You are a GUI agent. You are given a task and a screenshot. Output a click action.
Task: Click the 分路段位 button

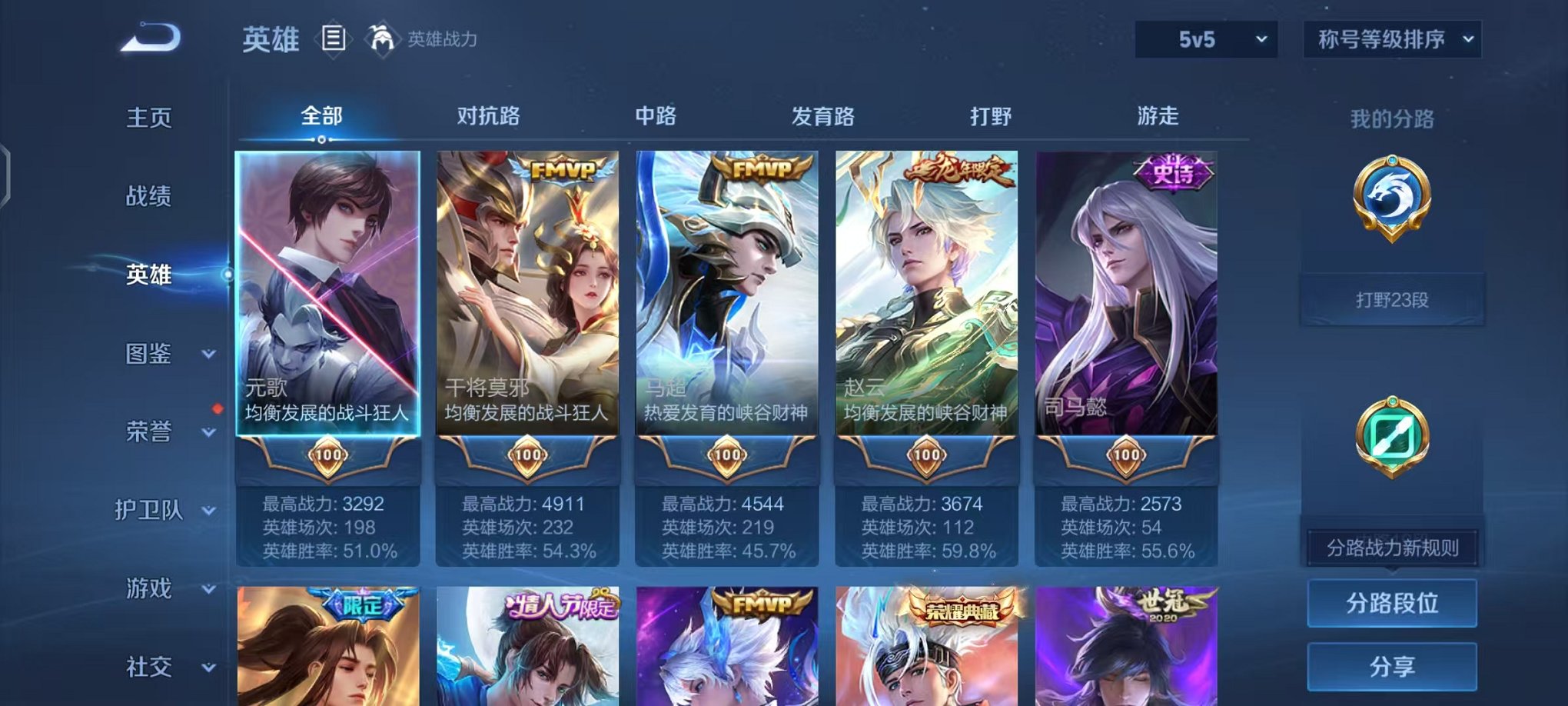1393,603
